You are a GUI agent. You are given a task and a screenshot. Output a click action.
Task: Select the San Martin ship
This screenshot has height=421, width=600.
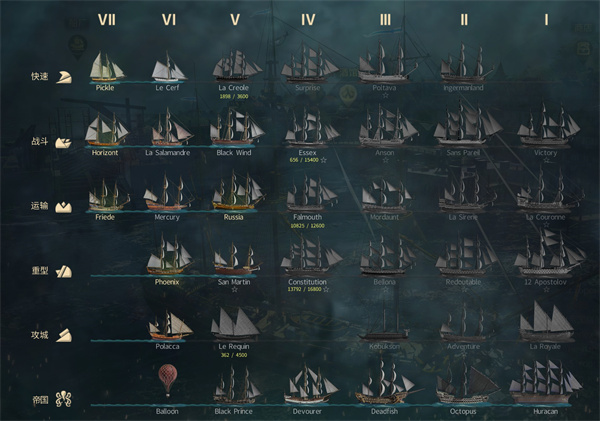tap(234, 258)
